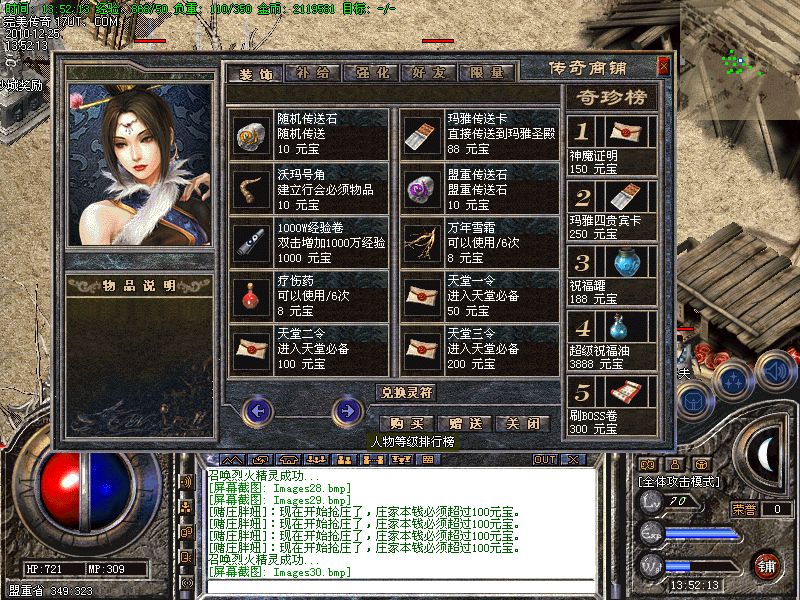Switch to the 补给 tab

(x=312, y=72)
